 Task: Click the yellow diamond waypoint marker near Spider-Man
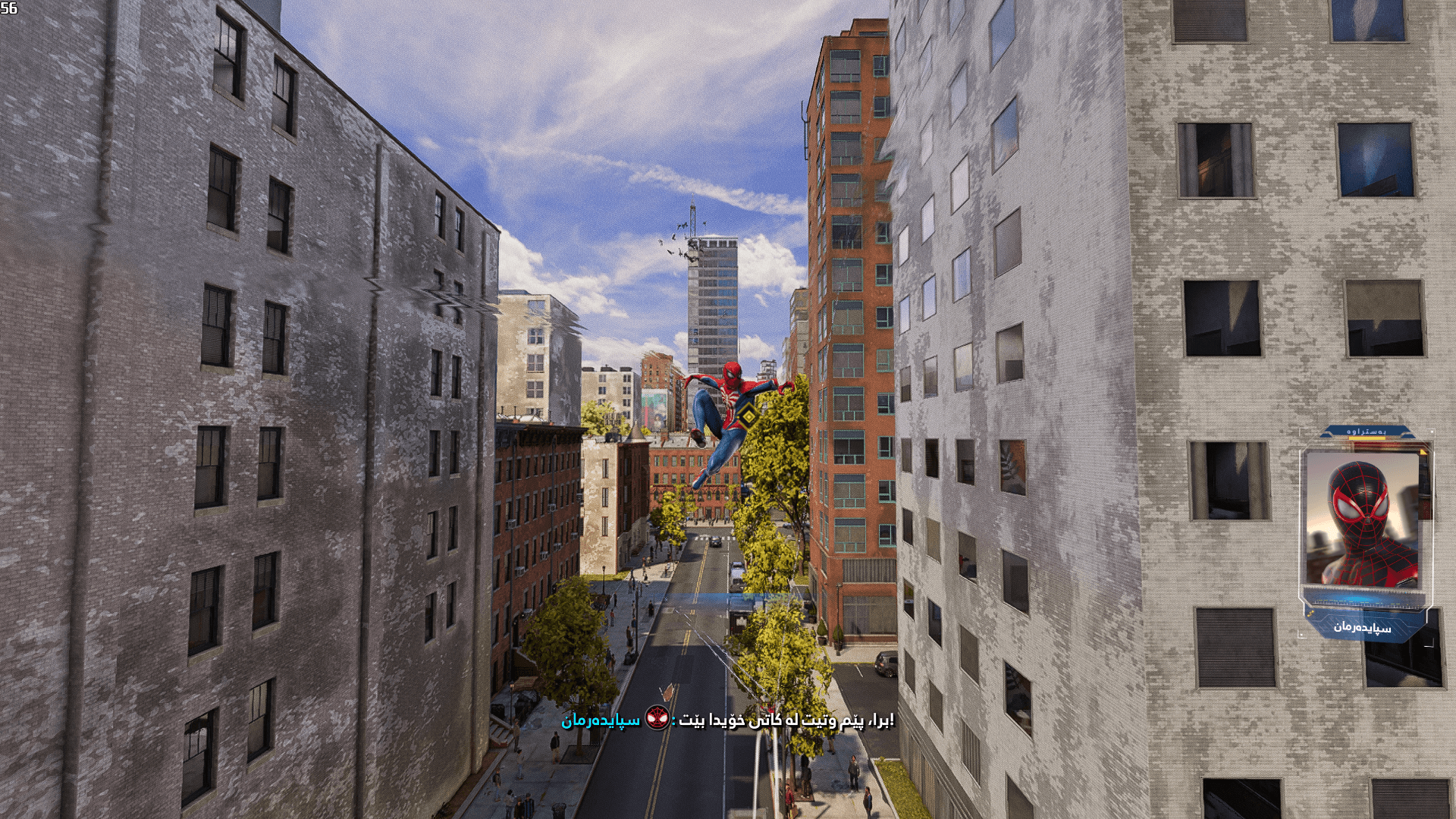point(745,414)
